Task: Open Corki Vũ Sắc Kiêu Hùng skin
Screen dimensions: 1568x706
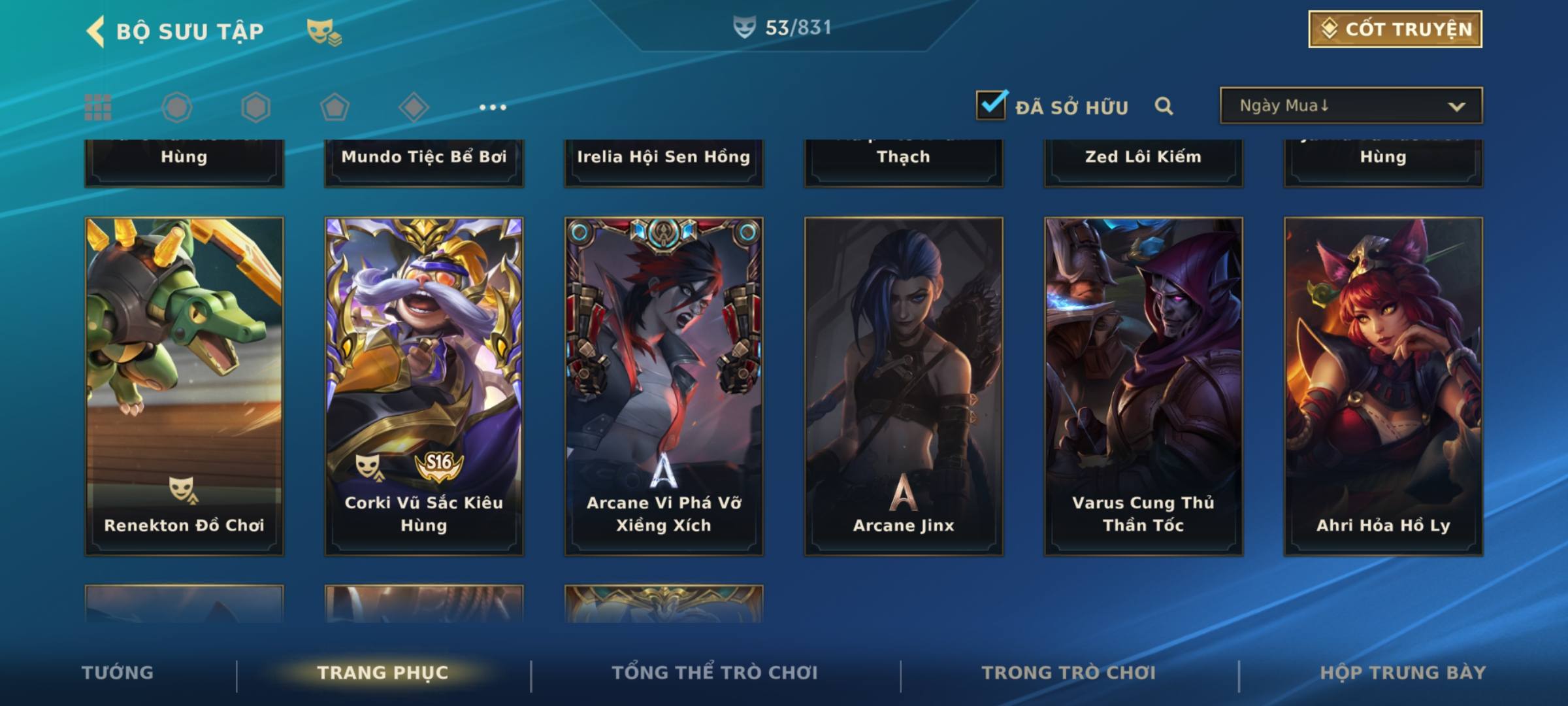Action: (x=424, y=386)
